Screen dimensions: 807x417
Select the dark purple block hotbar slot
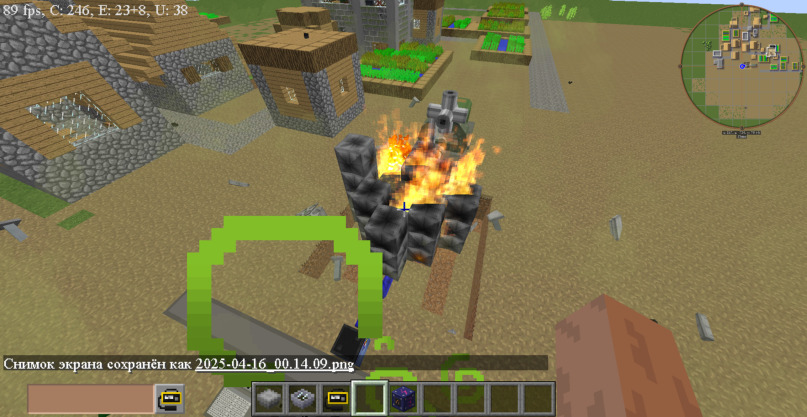[x=403, y=399]
